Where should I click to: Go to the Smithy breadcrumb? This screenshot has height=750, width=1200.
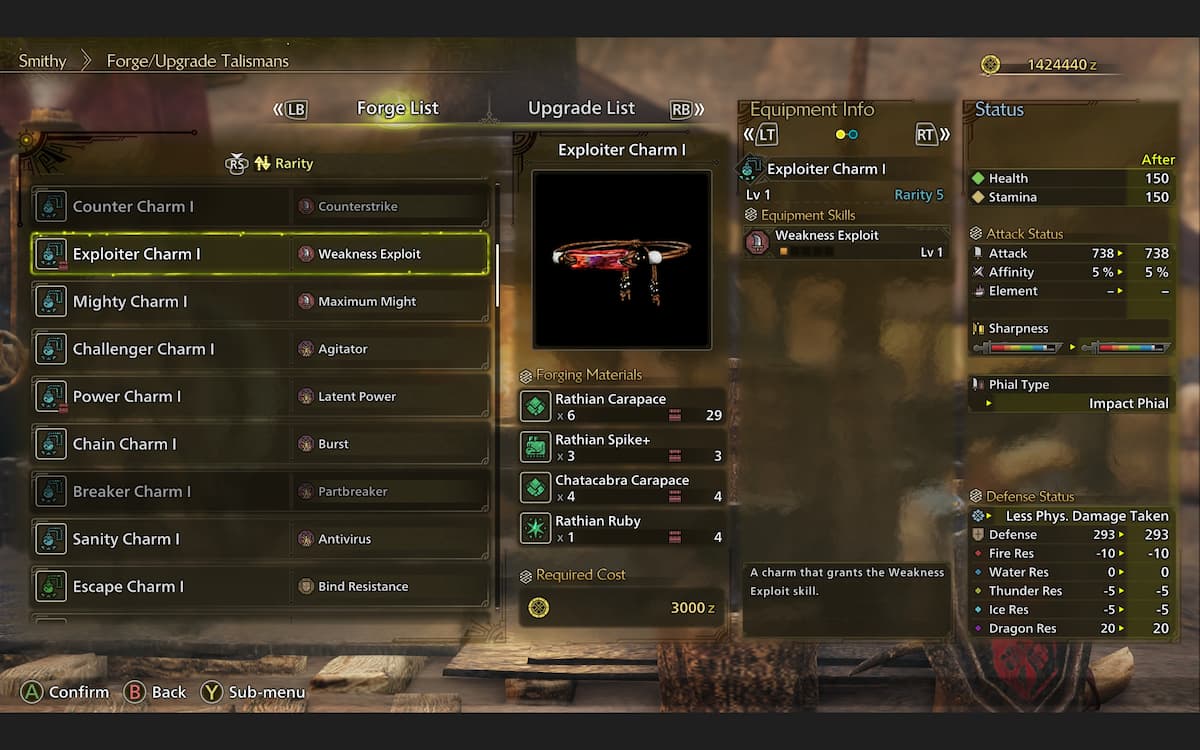tap(42, 61)
